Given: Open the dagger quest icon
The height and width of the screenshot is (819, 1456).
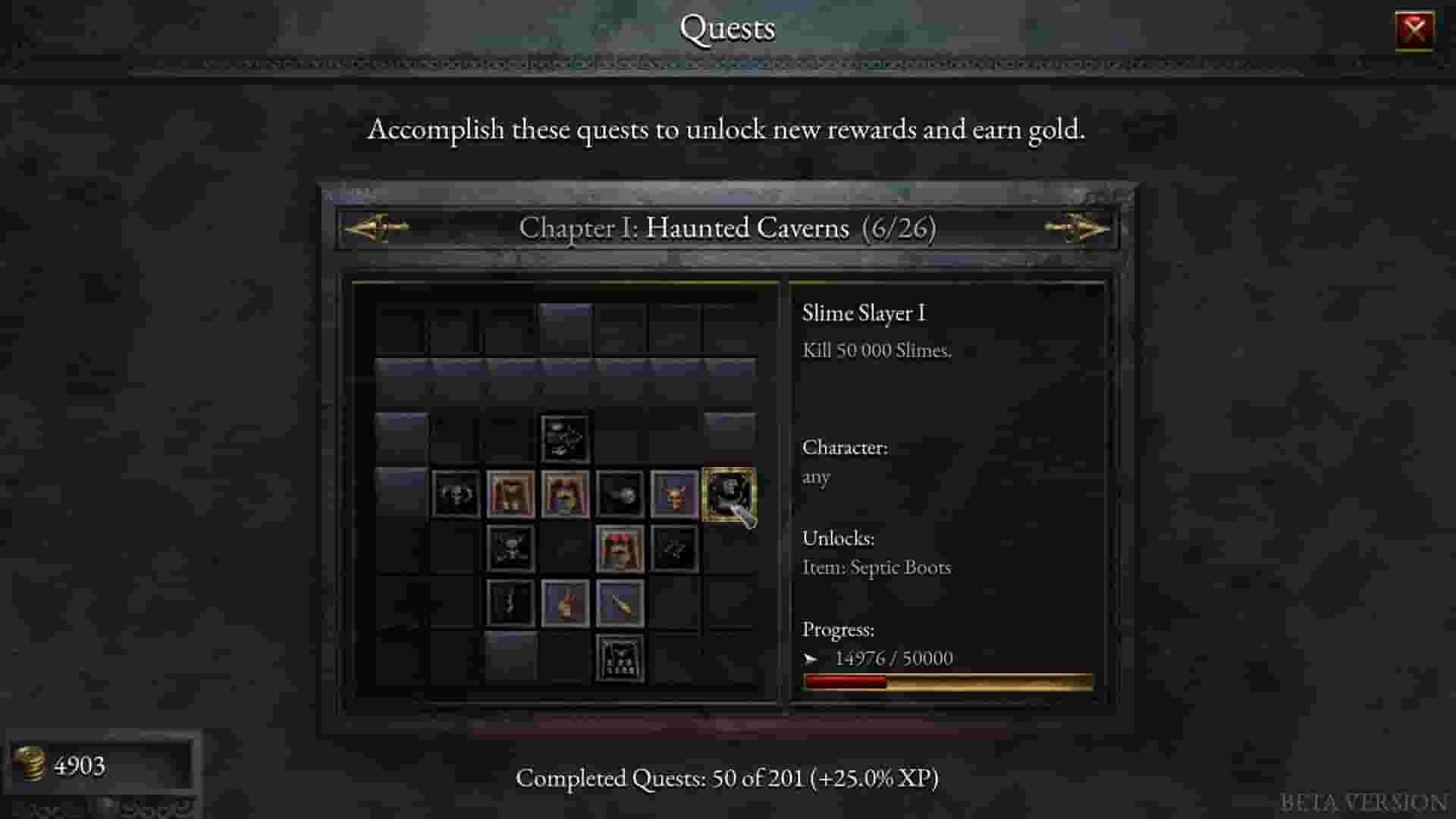Looking at the screenshot, I should coord(620,603).
